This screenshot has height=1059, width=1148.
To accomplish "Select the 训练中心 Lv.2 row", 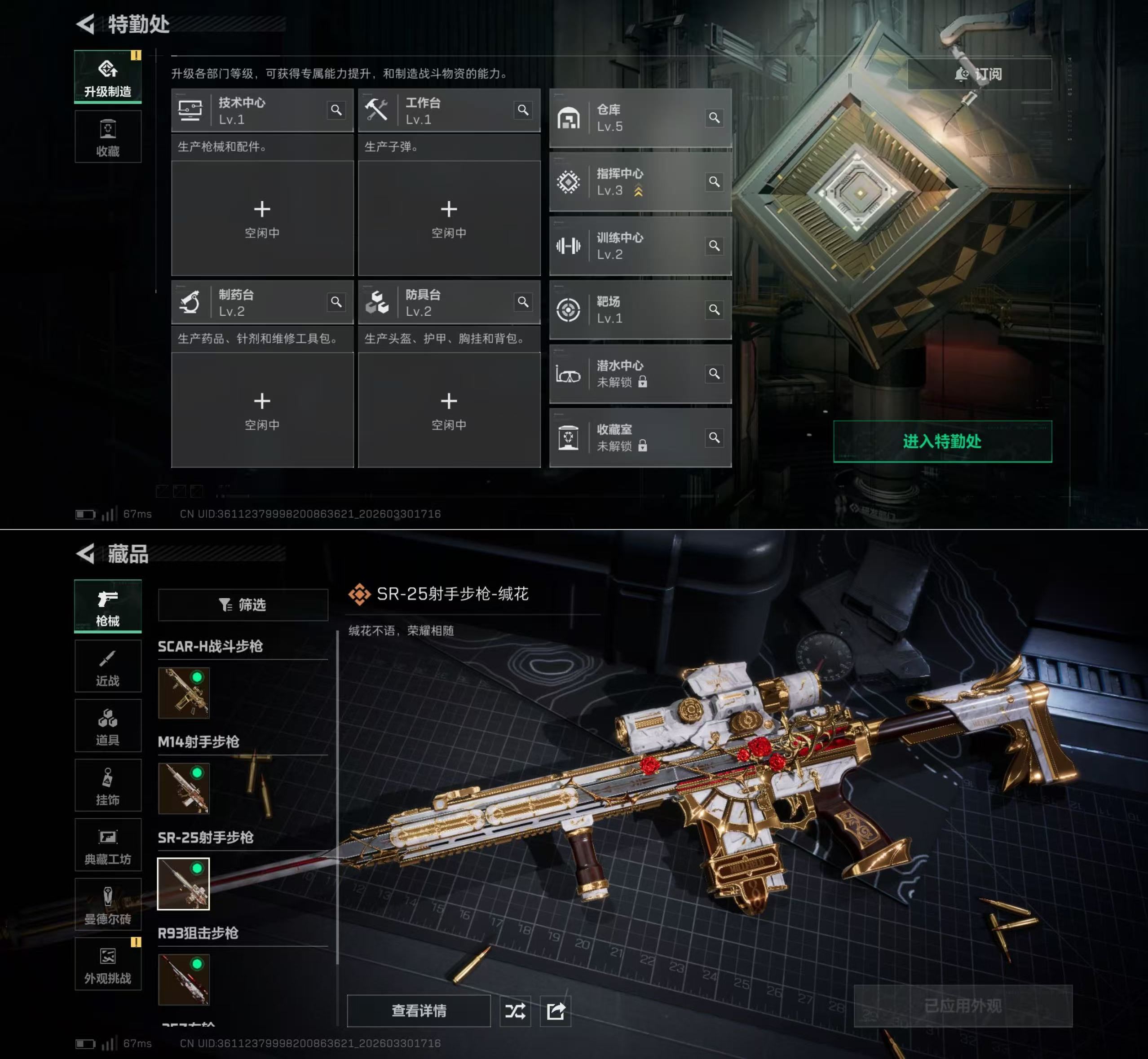I will click(640, 247).
